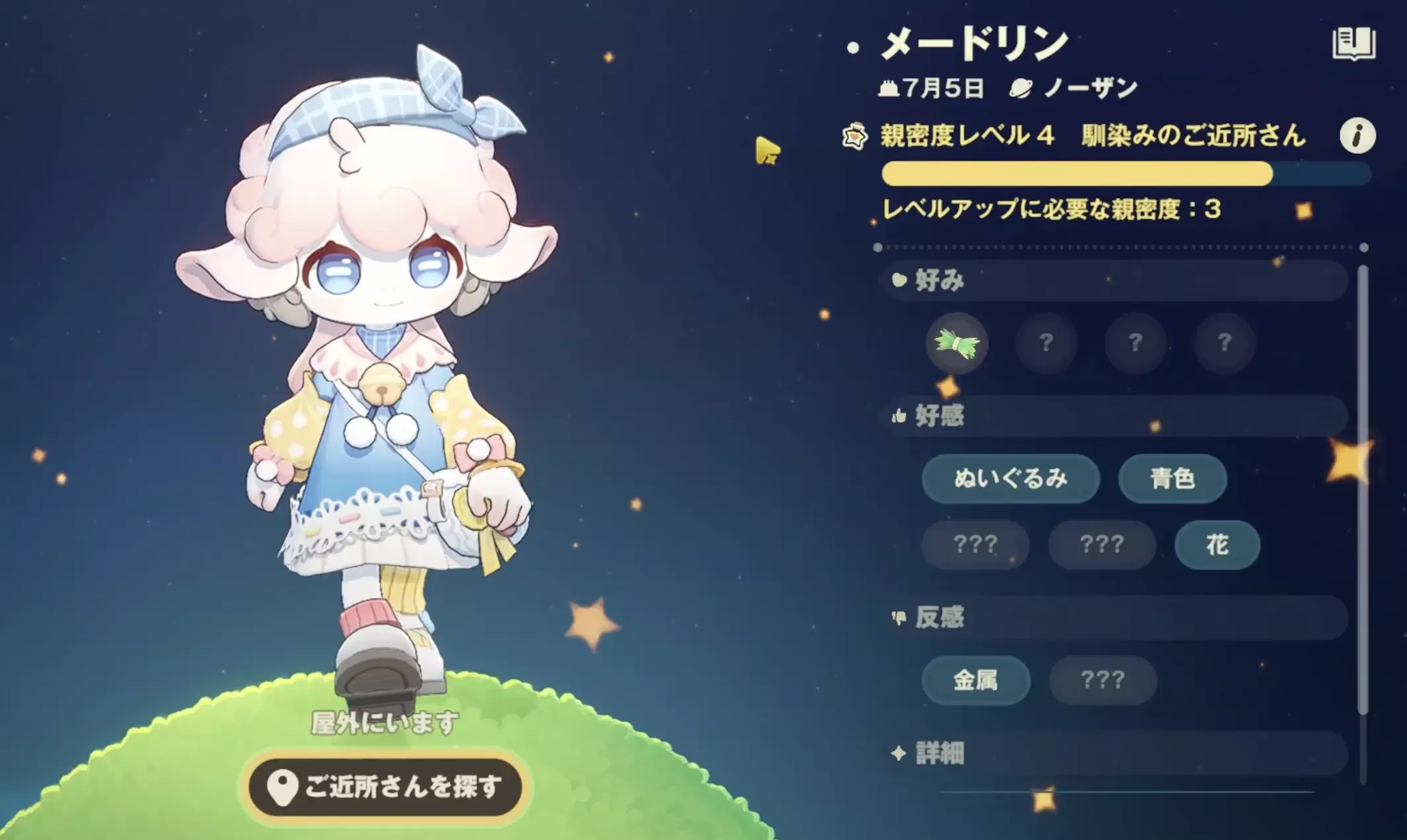
Task: Click the birthday cake icon beside 7月5日
Action: point(889,87)
